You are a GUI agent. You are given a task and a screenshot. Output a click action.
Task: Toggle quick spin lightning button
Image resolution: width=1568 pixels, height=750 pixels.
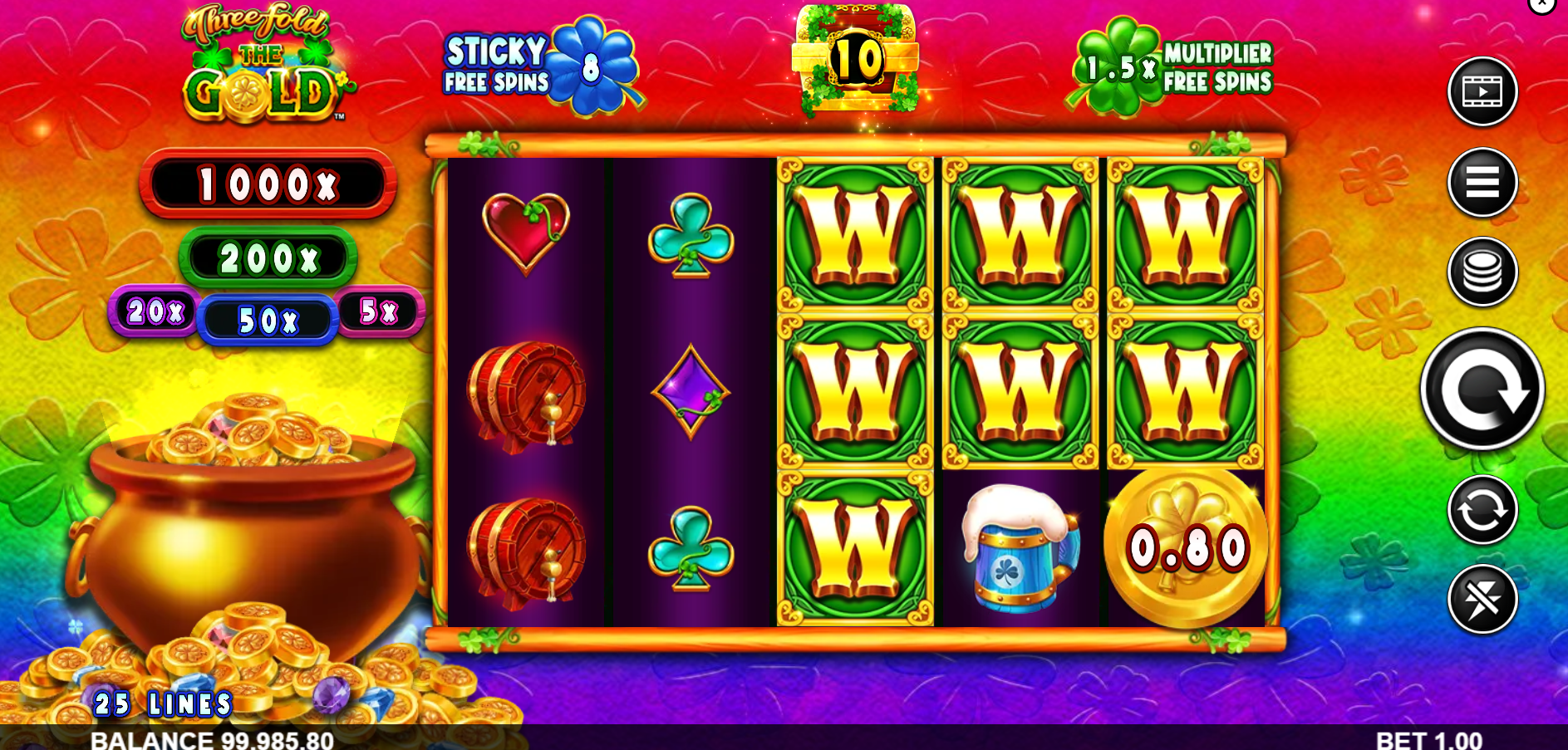click(x=1482, y=599)
